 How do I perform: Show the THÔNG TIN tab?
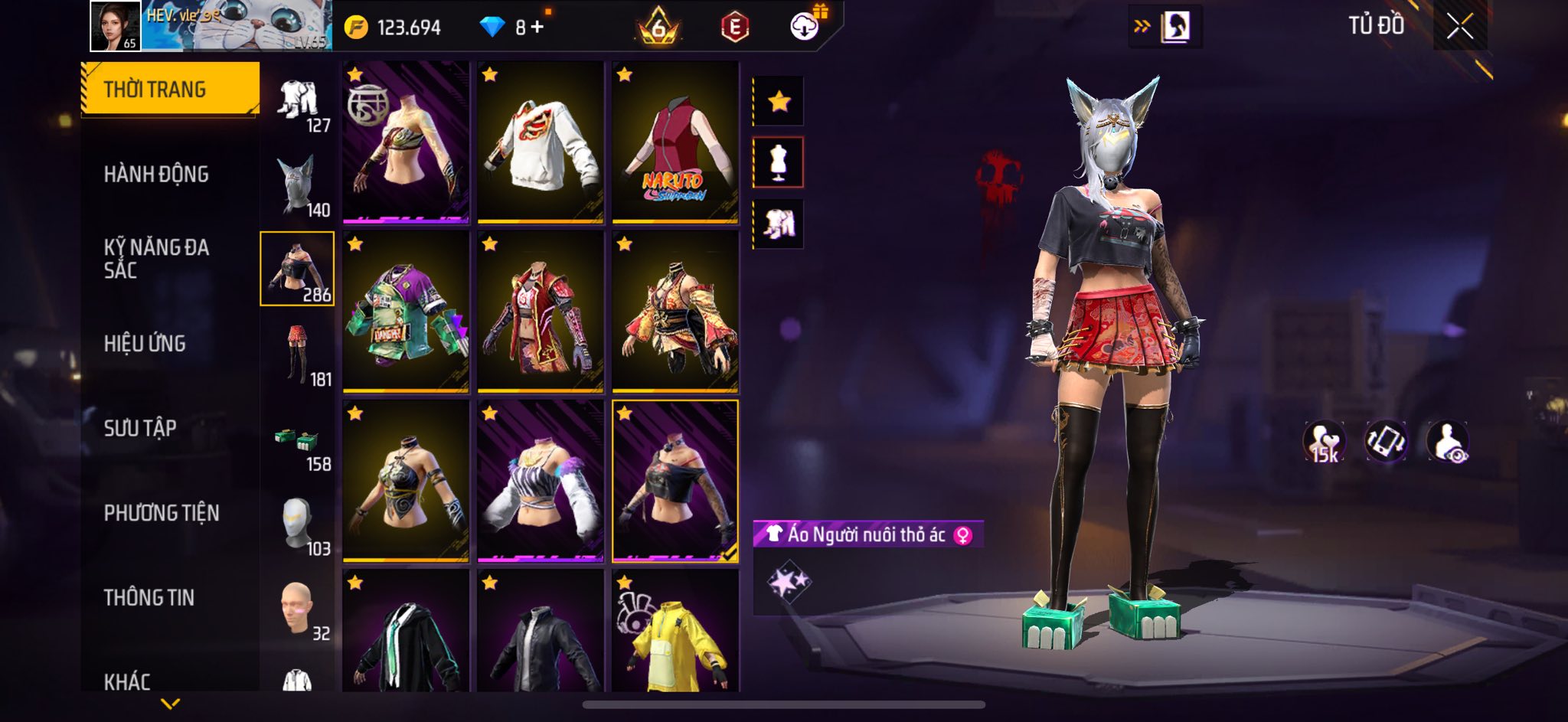149,597
